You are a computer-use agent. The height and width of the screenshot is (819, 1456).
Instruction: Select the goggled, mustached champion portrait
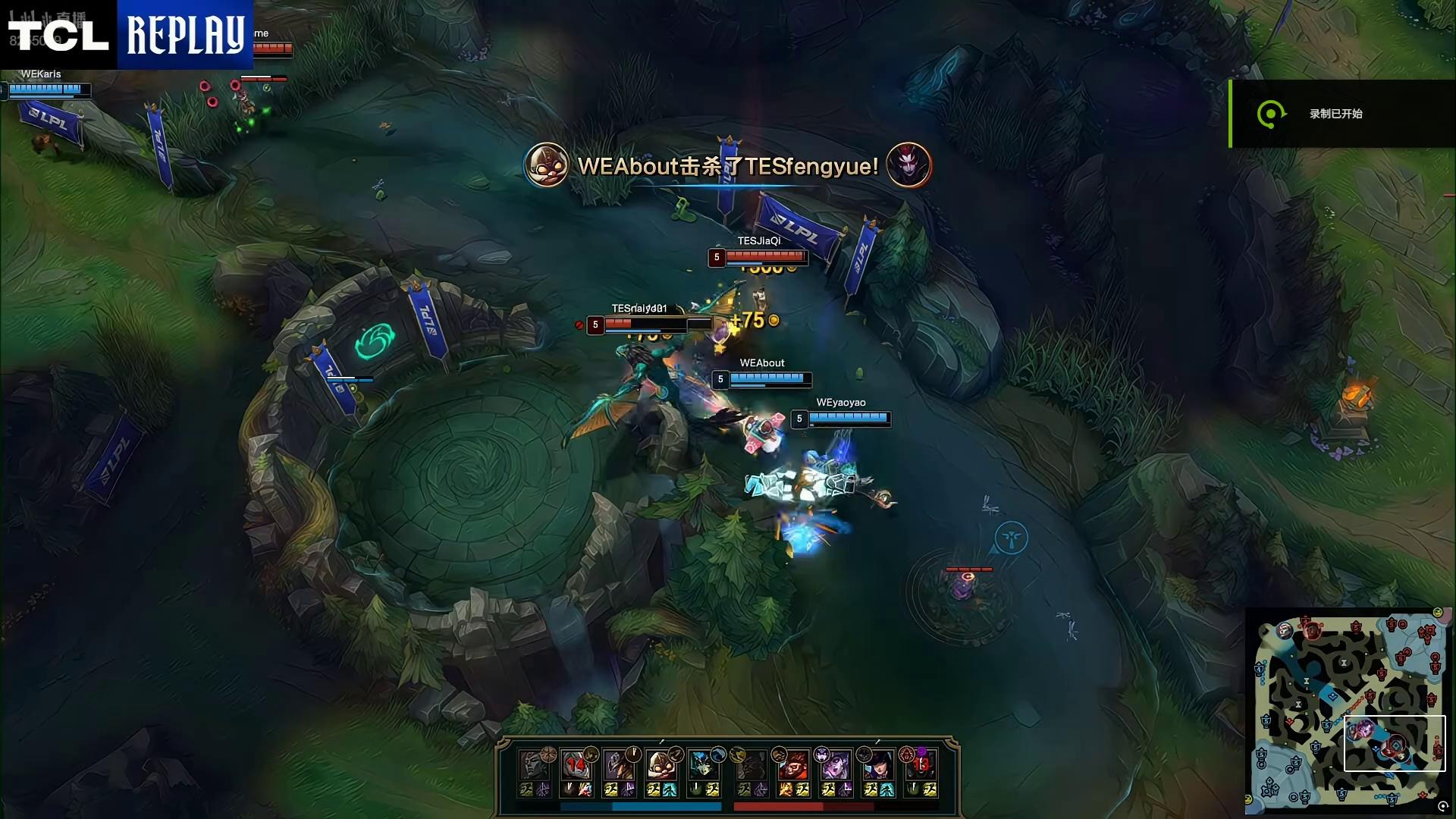661,764
